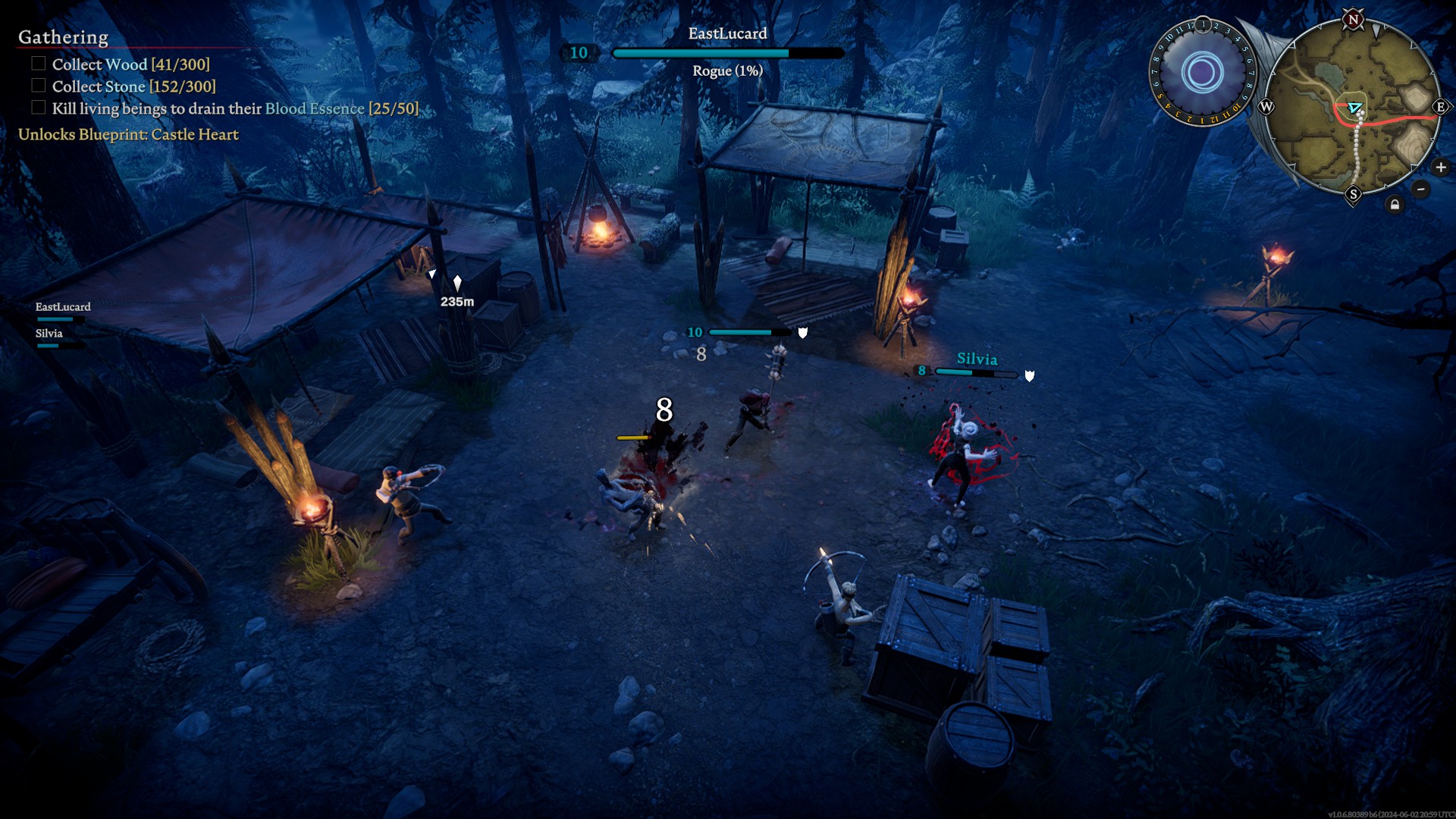This screenshot has width=1456, height=819.
Task: Click the Unlocks Blueprint: Castle Heart text
Action: [x=128, y=134]
